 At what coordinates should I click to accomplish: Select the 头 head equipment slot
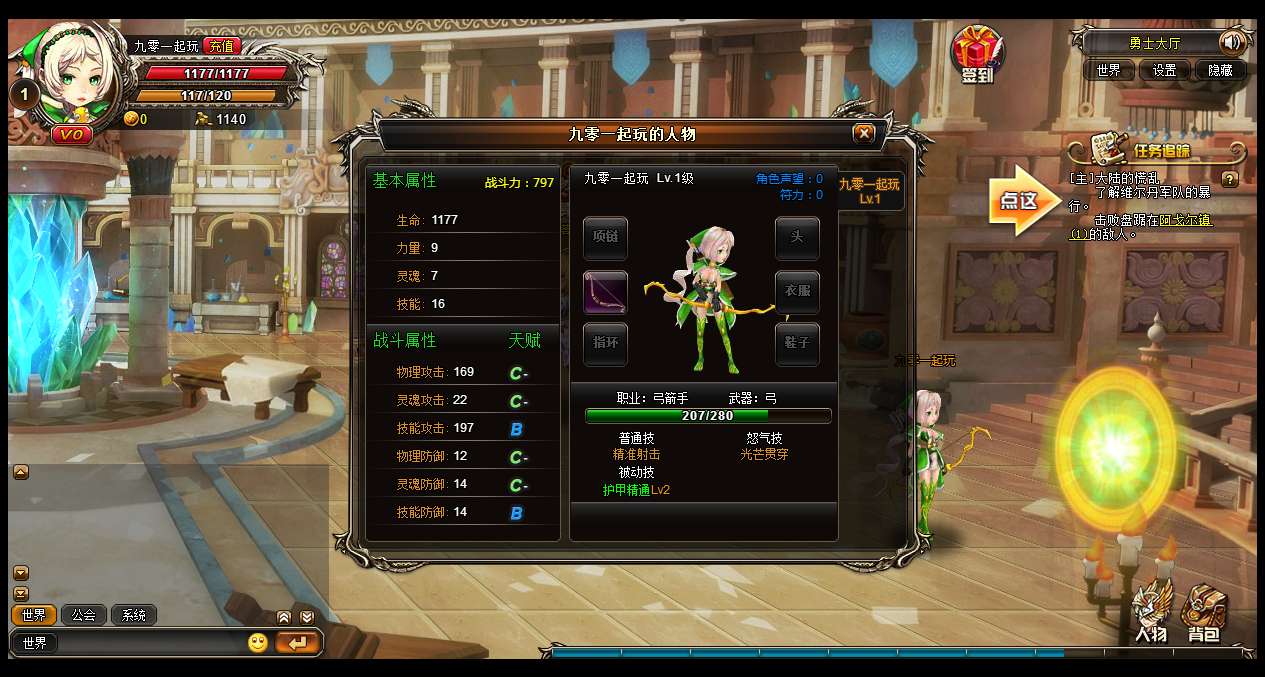click(x=797, y=238)
